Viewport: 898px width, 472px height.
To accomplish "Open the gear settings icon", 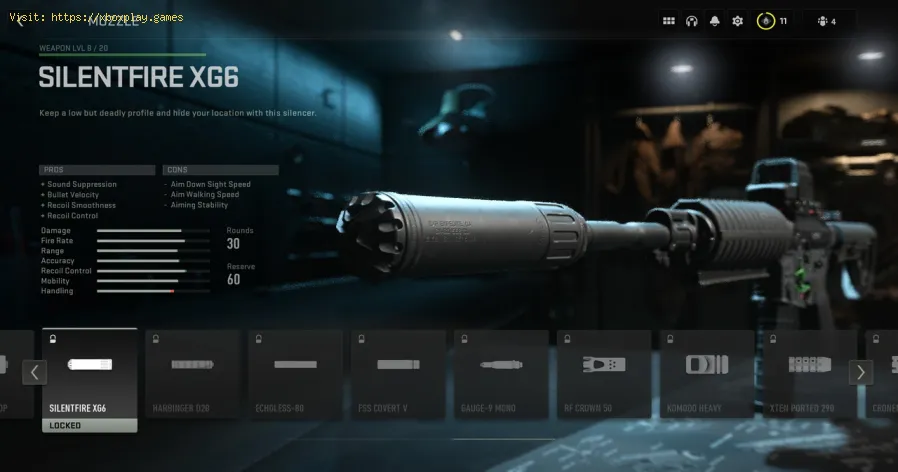I will coord(738,21).
